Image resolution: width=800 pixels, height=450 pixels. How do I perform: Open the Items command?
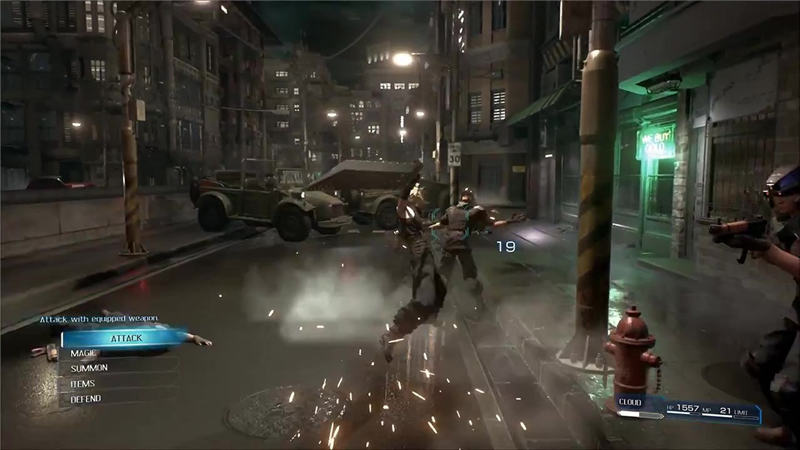[84, 383]
